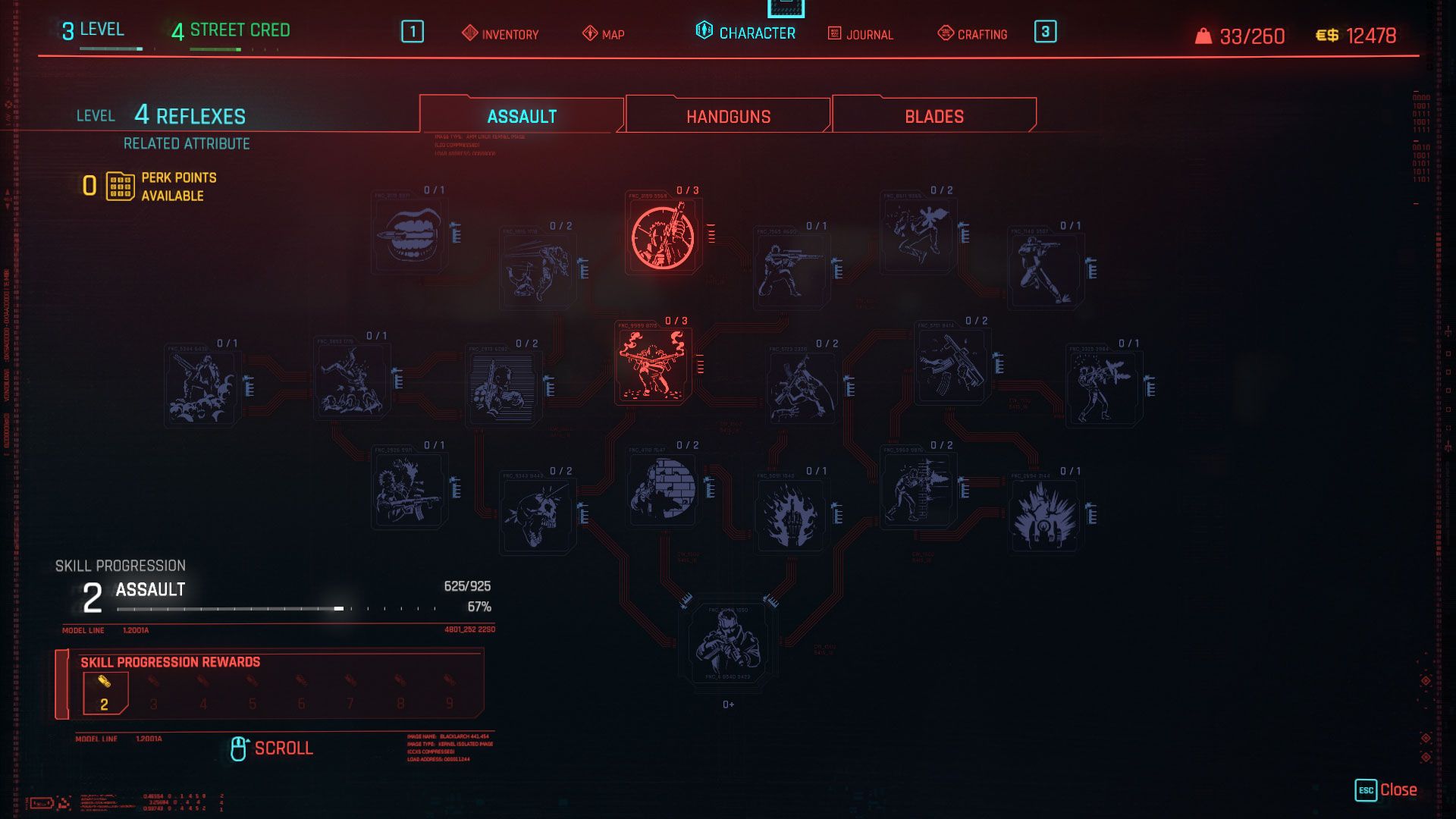Go to the Crafting menu
This screenshot has height=819, width=1456.
(x=972, y=34)
